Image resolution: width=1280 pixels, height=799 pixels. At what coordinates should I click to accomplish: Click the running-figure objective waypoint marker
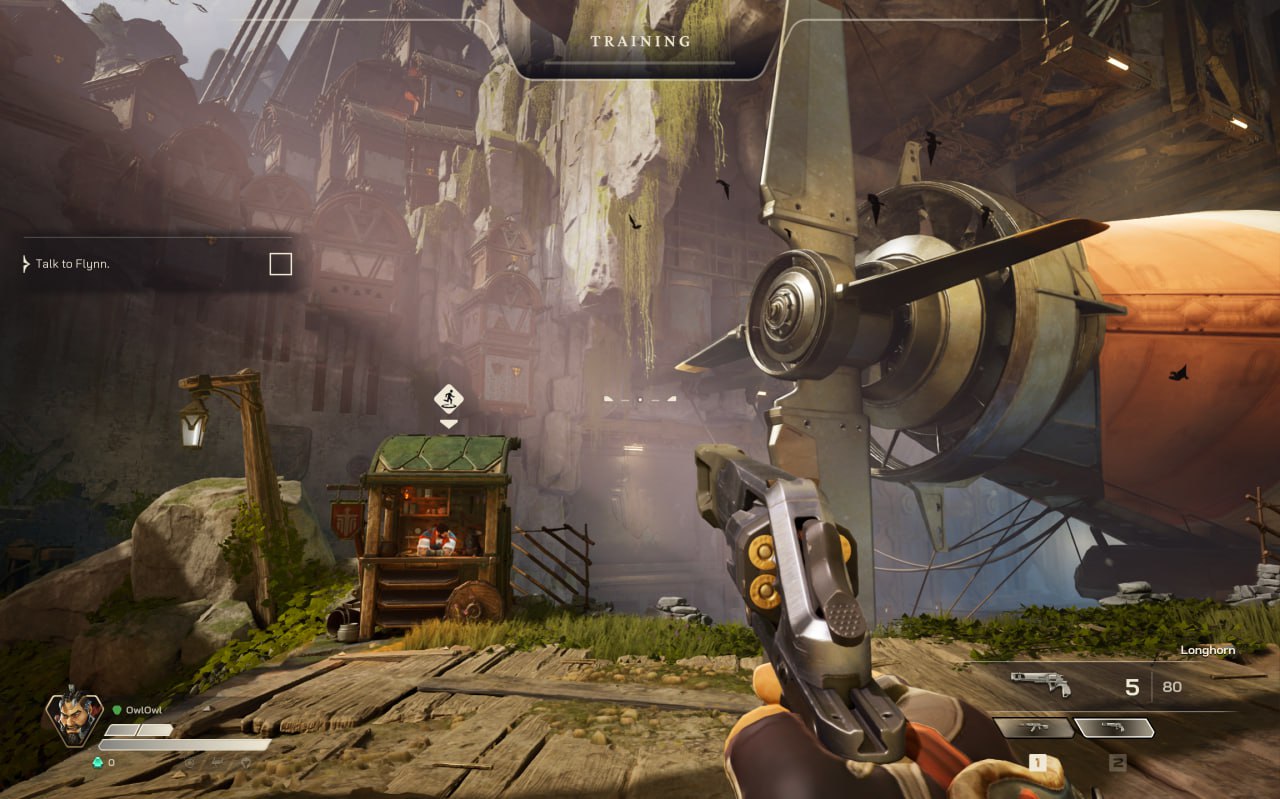tap(449, 400)
